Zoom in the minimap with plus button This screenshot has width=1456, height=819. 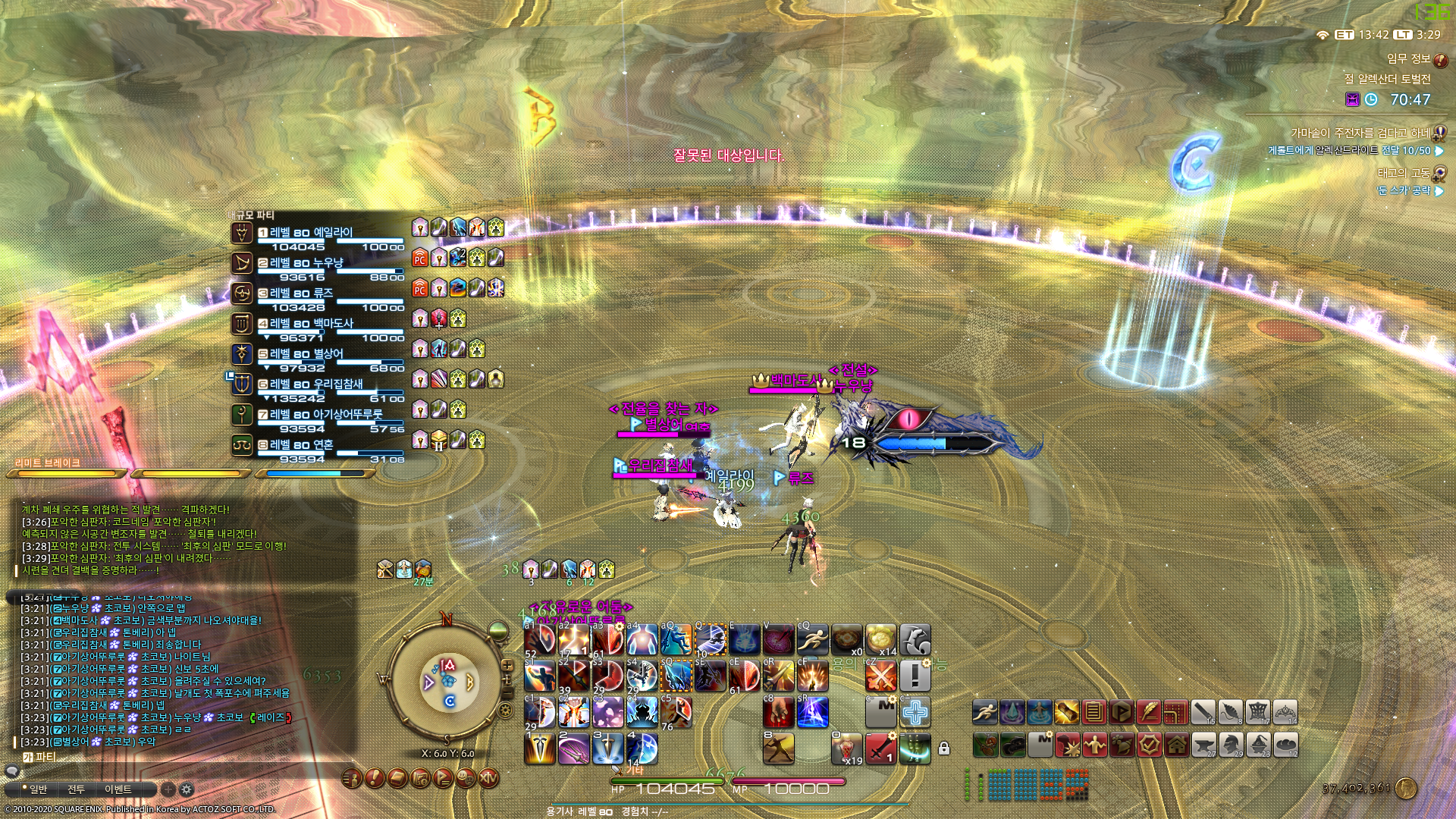click(x=507, y=665)
